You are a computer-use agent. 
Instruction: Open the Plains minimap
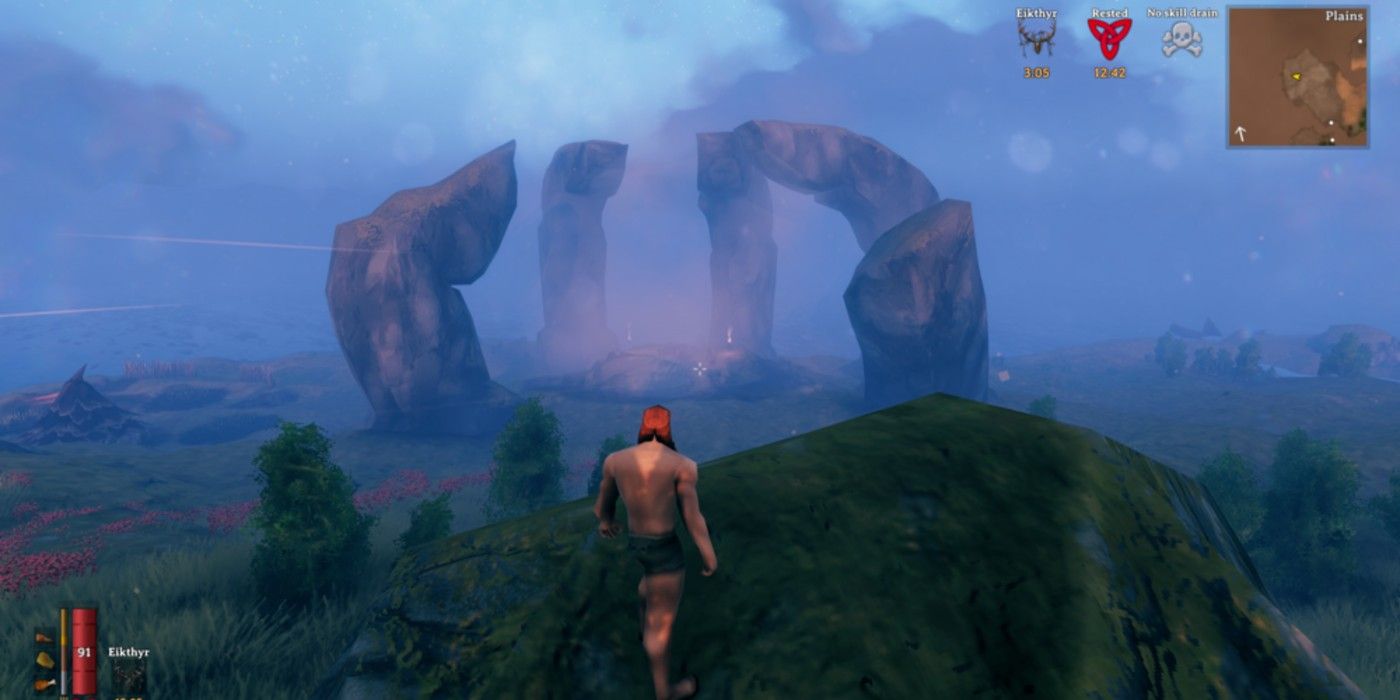[1297, 77]
